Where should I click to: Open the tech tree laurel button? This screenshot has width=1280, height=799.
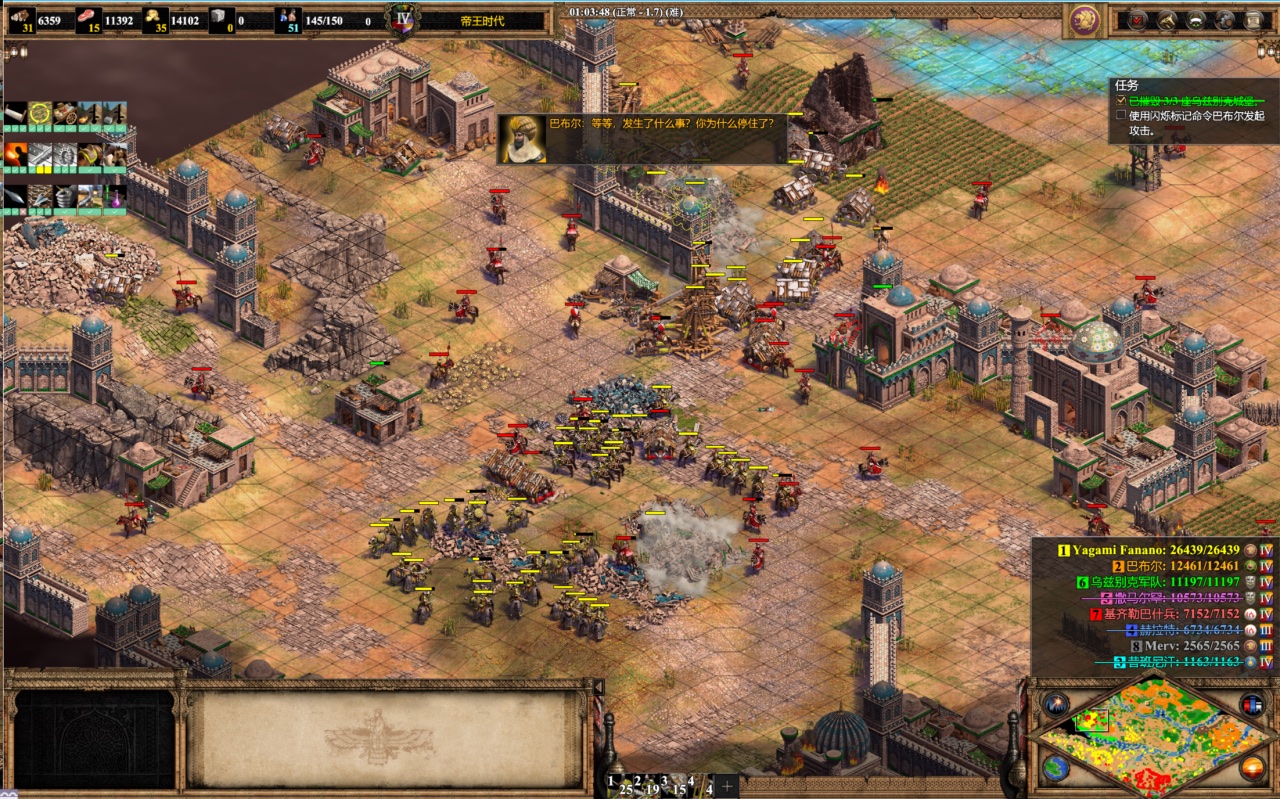pos(1196,19)
